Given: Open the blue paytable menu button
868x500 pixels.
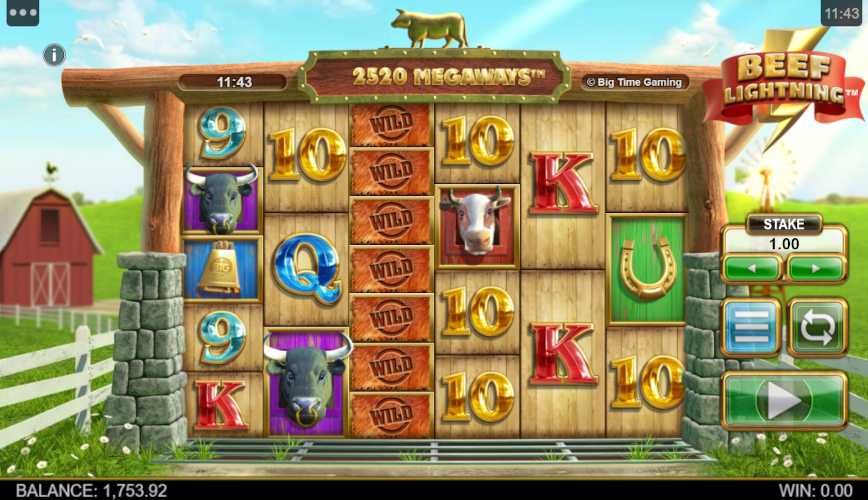Looking at the screenshot, I should click(751, 327).
